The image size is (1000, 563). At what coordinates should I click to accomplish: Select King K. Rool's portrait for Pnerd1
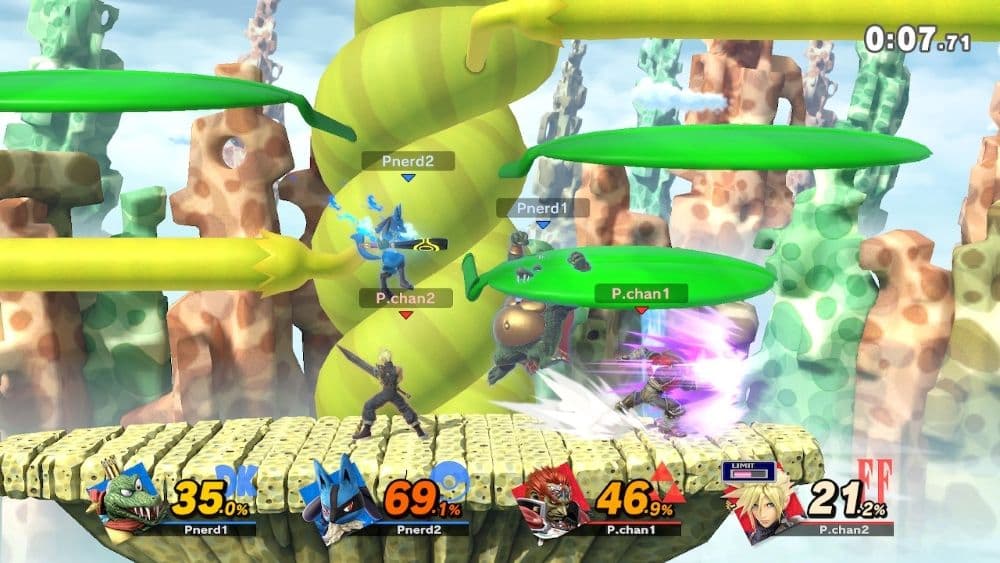click(130, 500)
